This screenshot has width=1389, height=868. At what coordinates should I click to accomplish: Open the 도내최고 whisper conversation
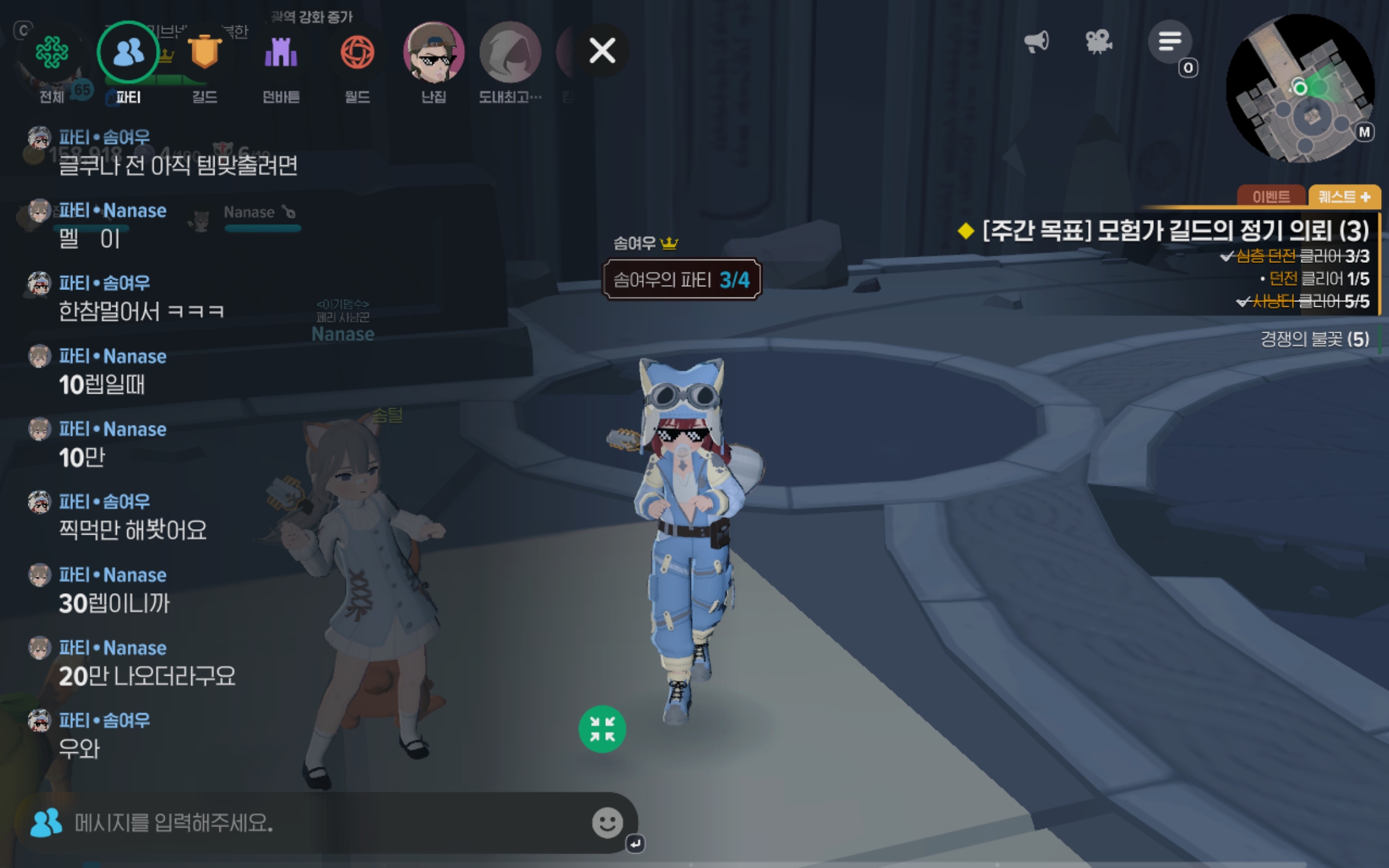click(x=510, y=54)
